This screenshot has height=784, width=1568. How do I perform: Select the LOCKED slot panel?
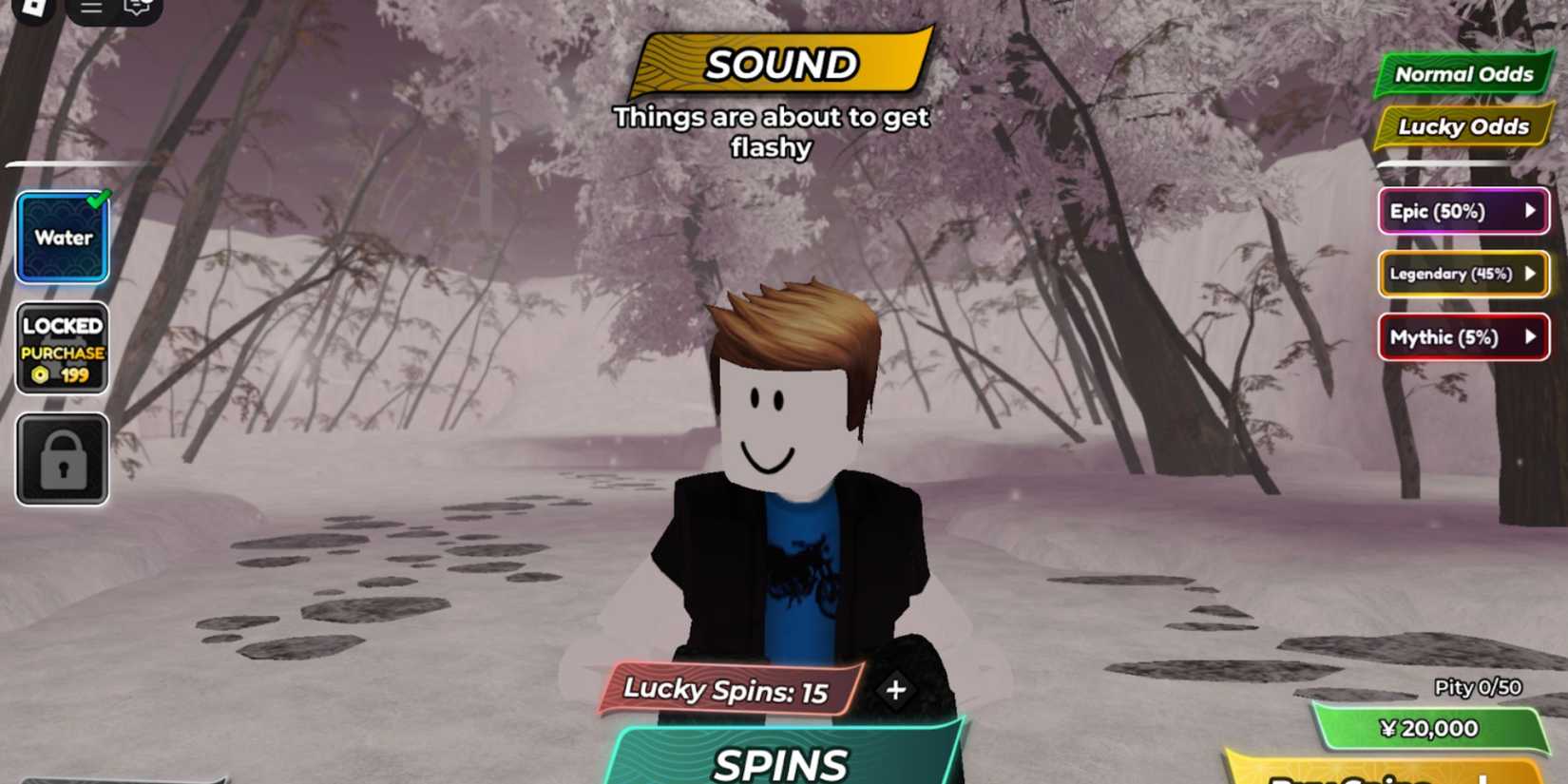click(61, 349)
